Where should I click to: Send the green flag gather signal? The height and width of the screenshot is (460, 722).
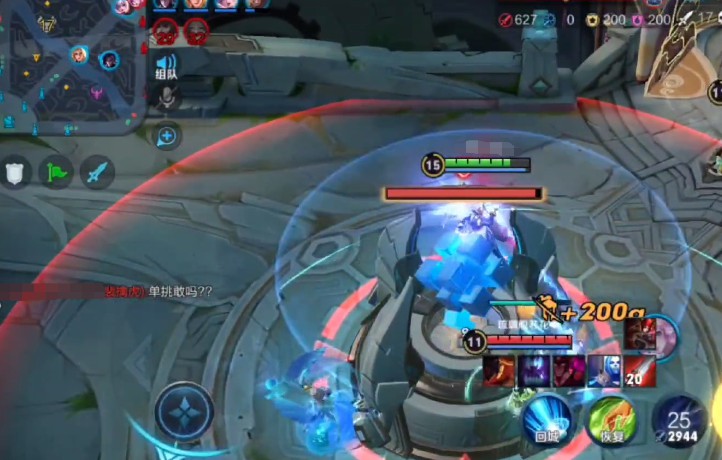56,172
